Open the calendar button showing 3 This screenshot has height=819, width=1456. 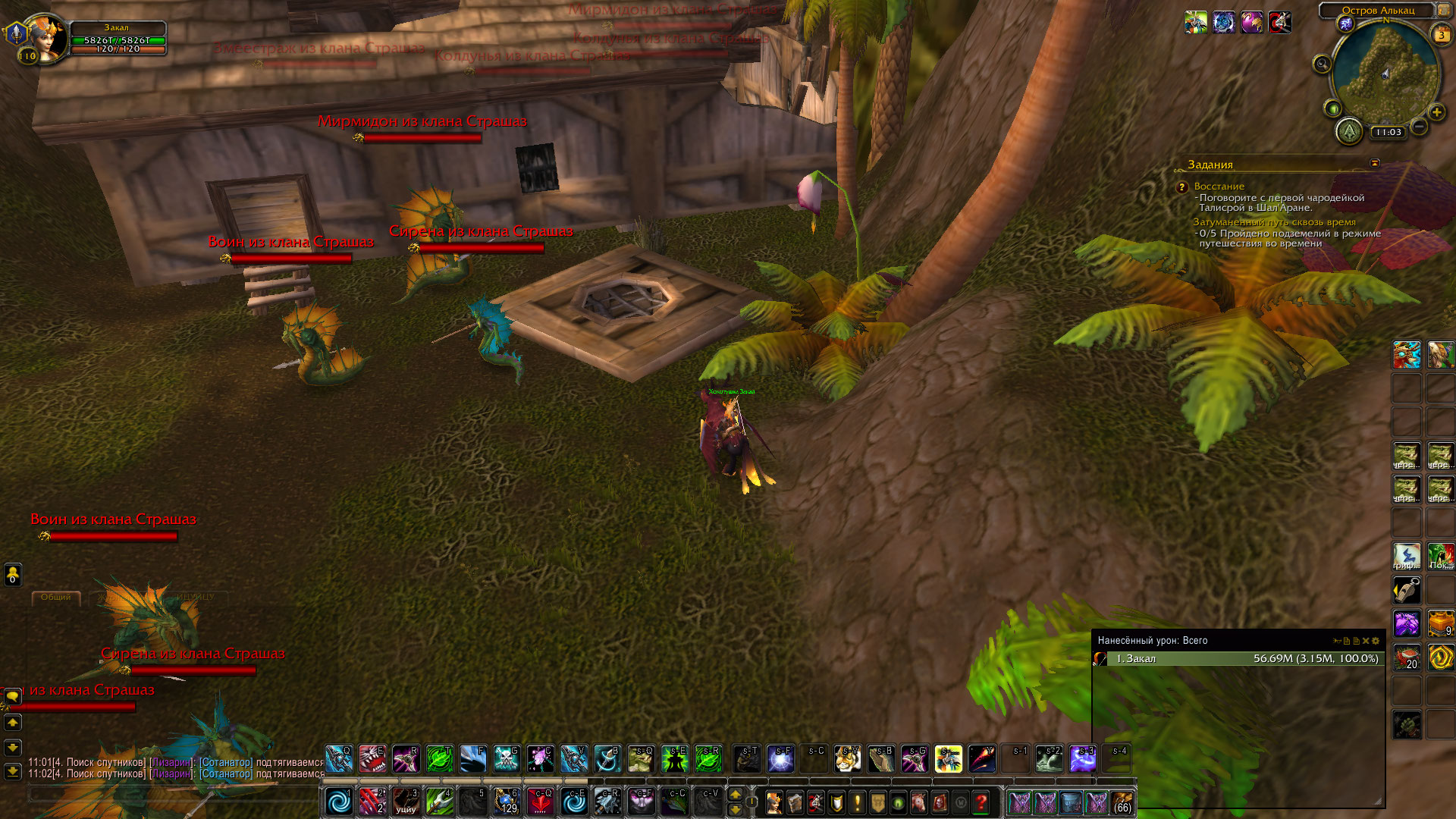tap(1441, 34)
